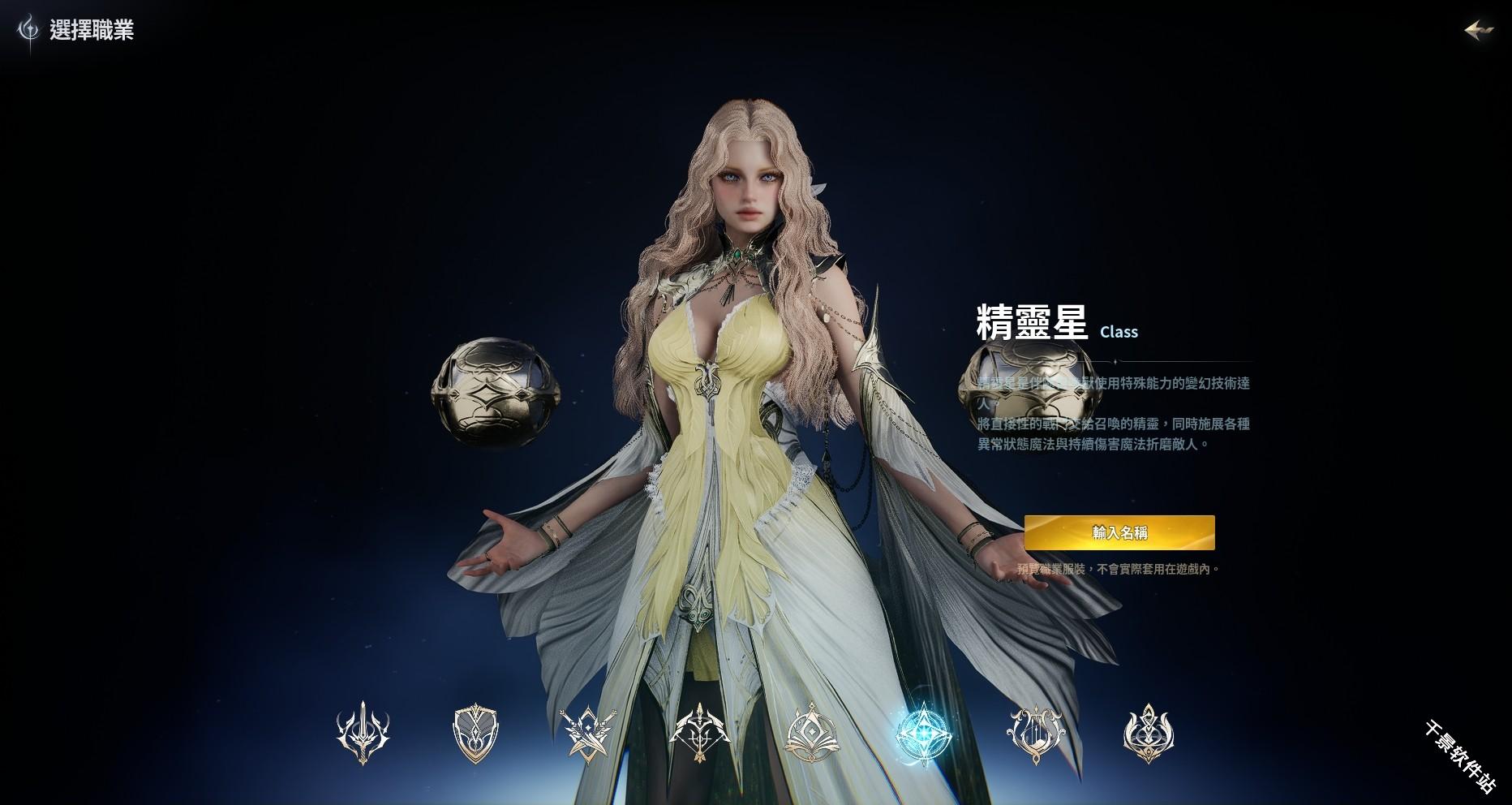Click the Class label next to 精靈星

pyautogui.click(x=1119, y=332)
